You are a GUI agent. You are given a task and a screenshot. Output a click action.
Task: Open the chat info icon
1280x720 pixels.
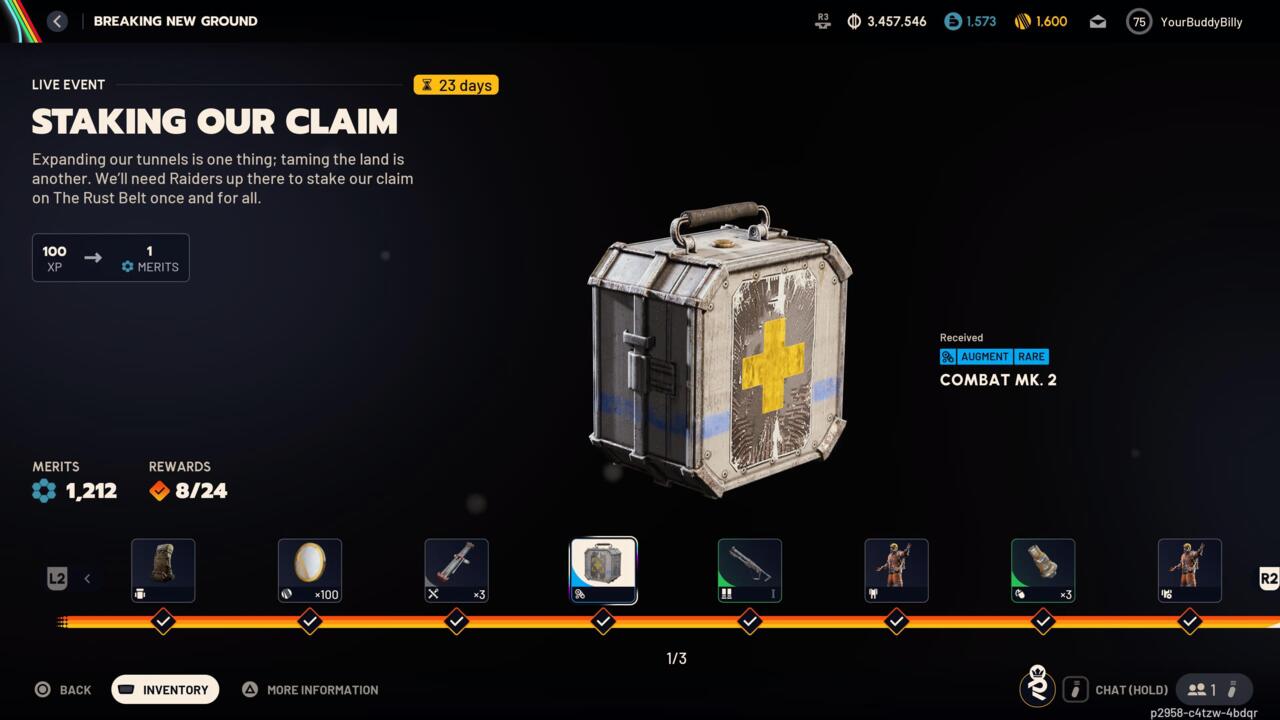click(1075, 689)
